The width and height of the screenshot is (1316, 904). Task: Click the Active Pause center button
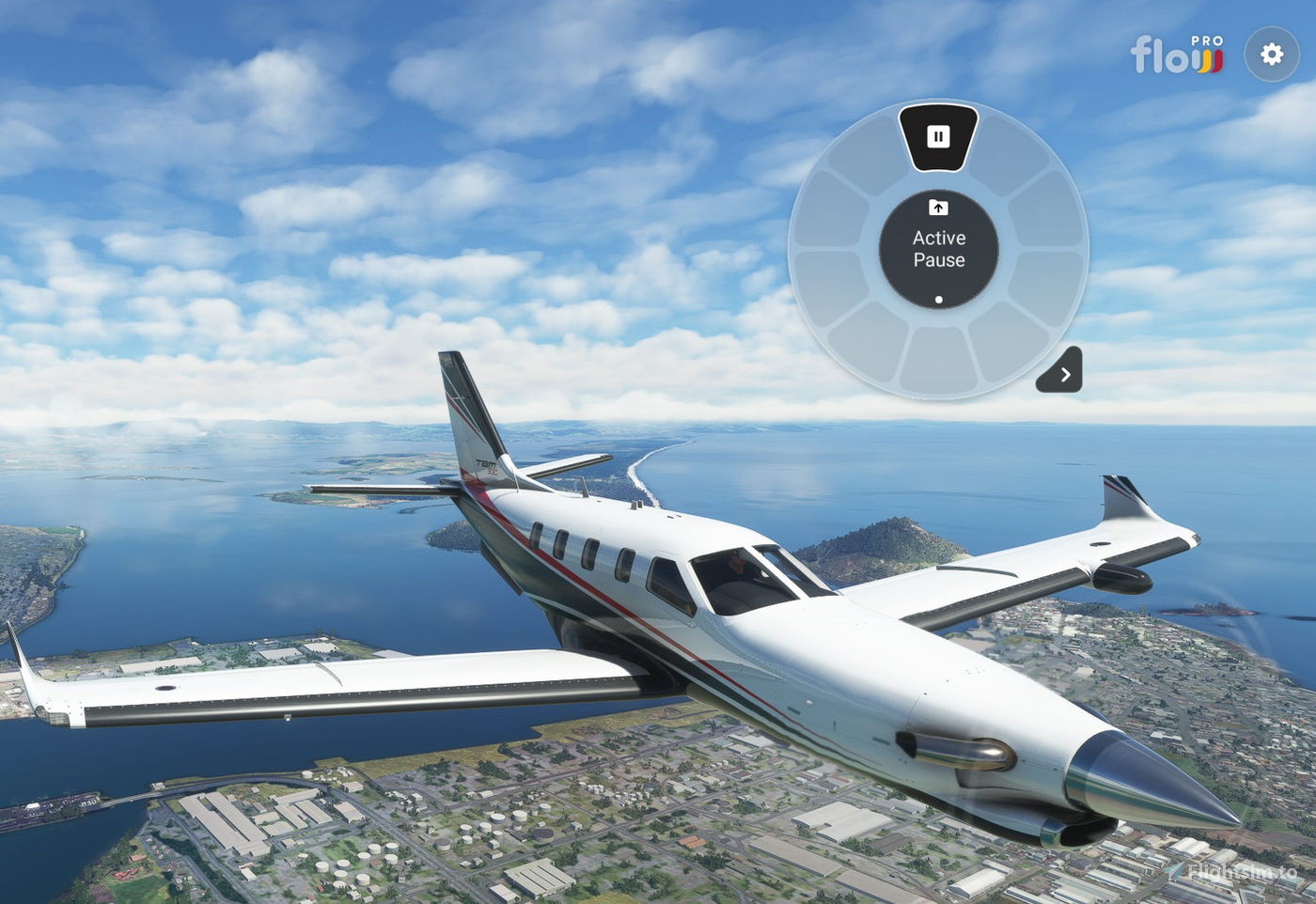coord(938,249)
